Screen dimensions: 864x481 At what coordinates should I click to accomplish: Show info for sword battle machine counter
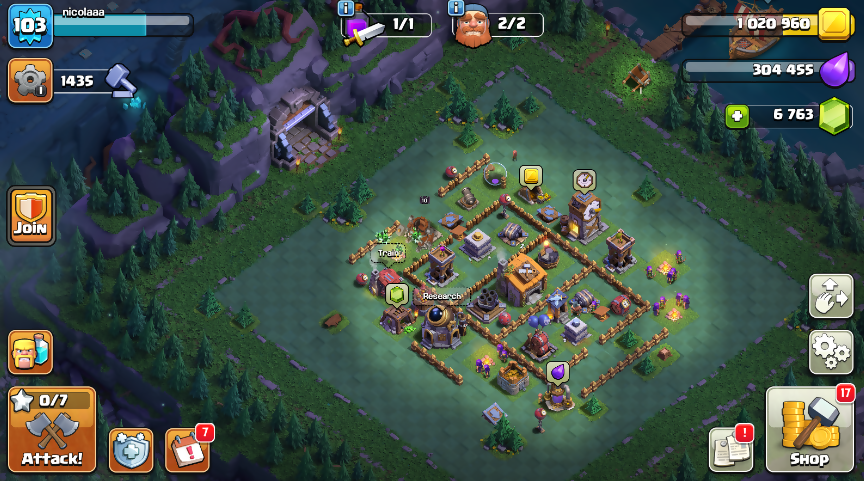coord(346,8)
